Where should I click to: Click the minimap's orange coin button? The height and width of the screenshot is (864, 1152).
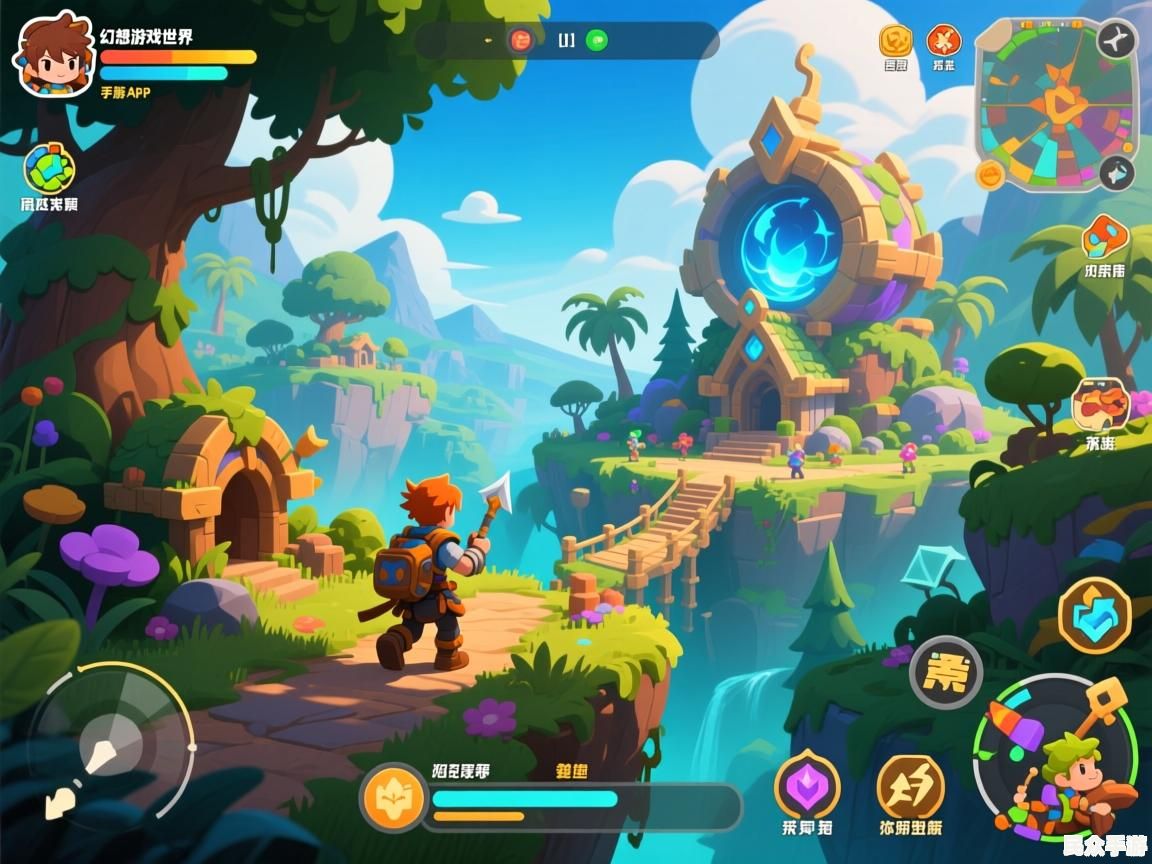990,176
